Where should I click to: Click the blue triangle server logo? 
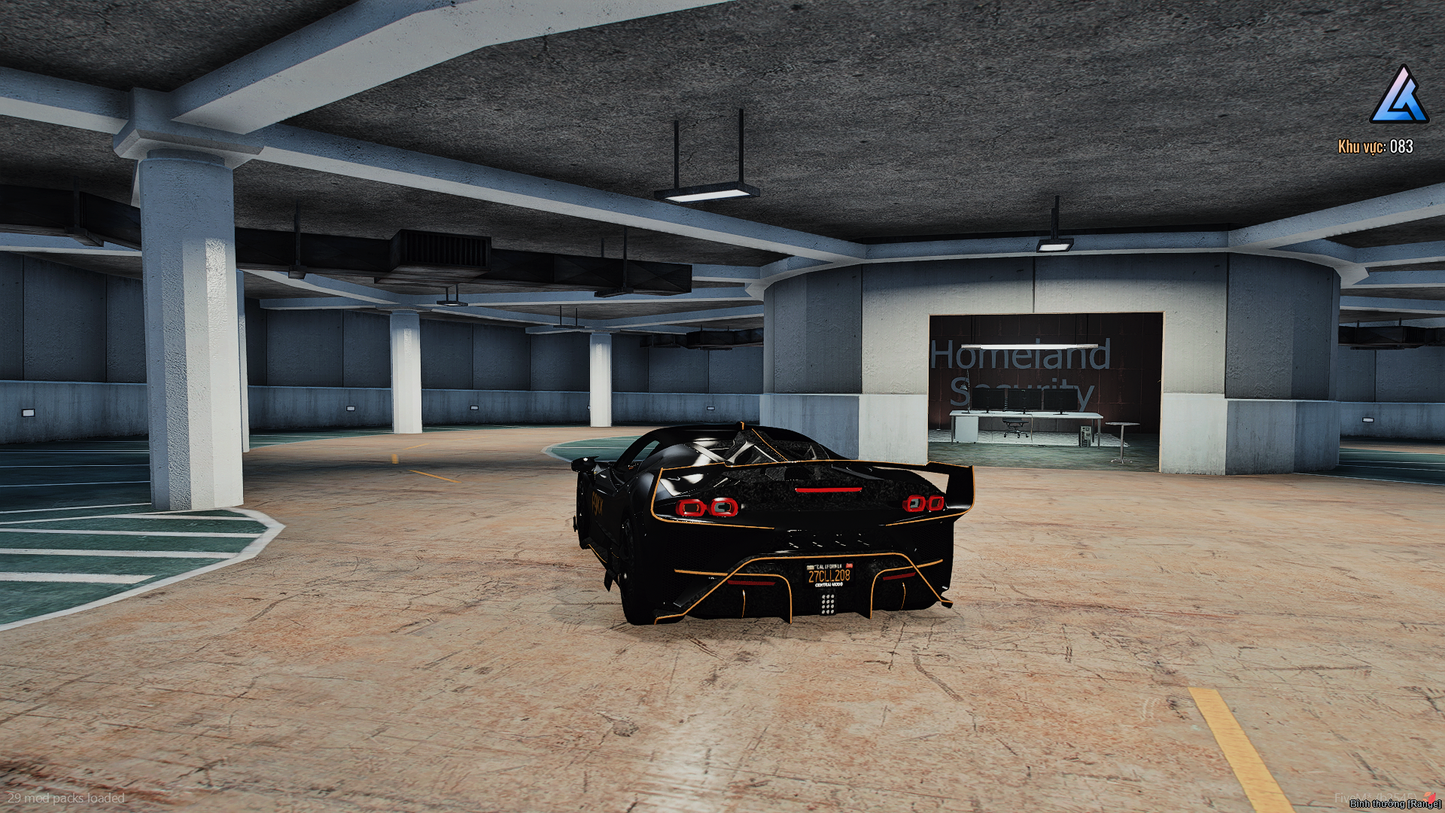pyautogui.click(x=1398, y=95)
